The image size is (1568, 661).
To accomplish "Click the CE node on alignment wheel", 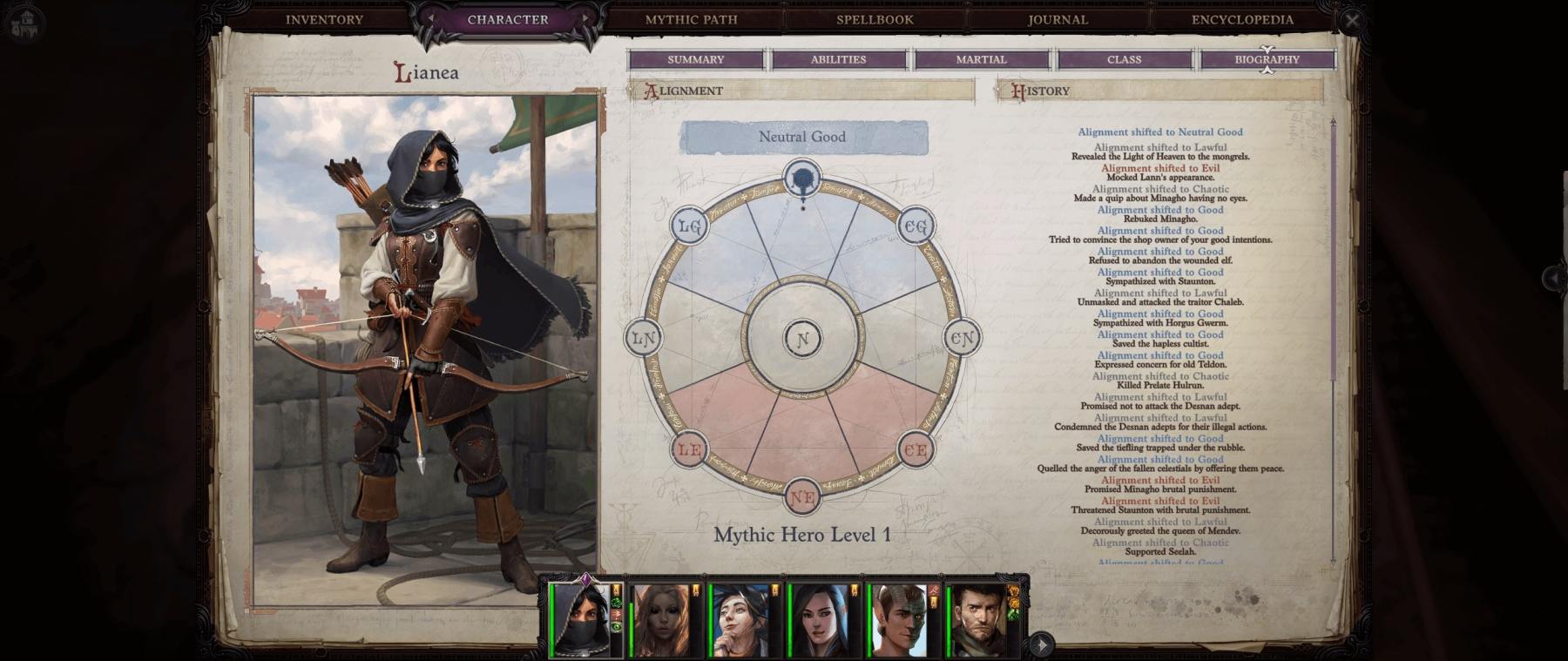I will click(x=916, y=450).
